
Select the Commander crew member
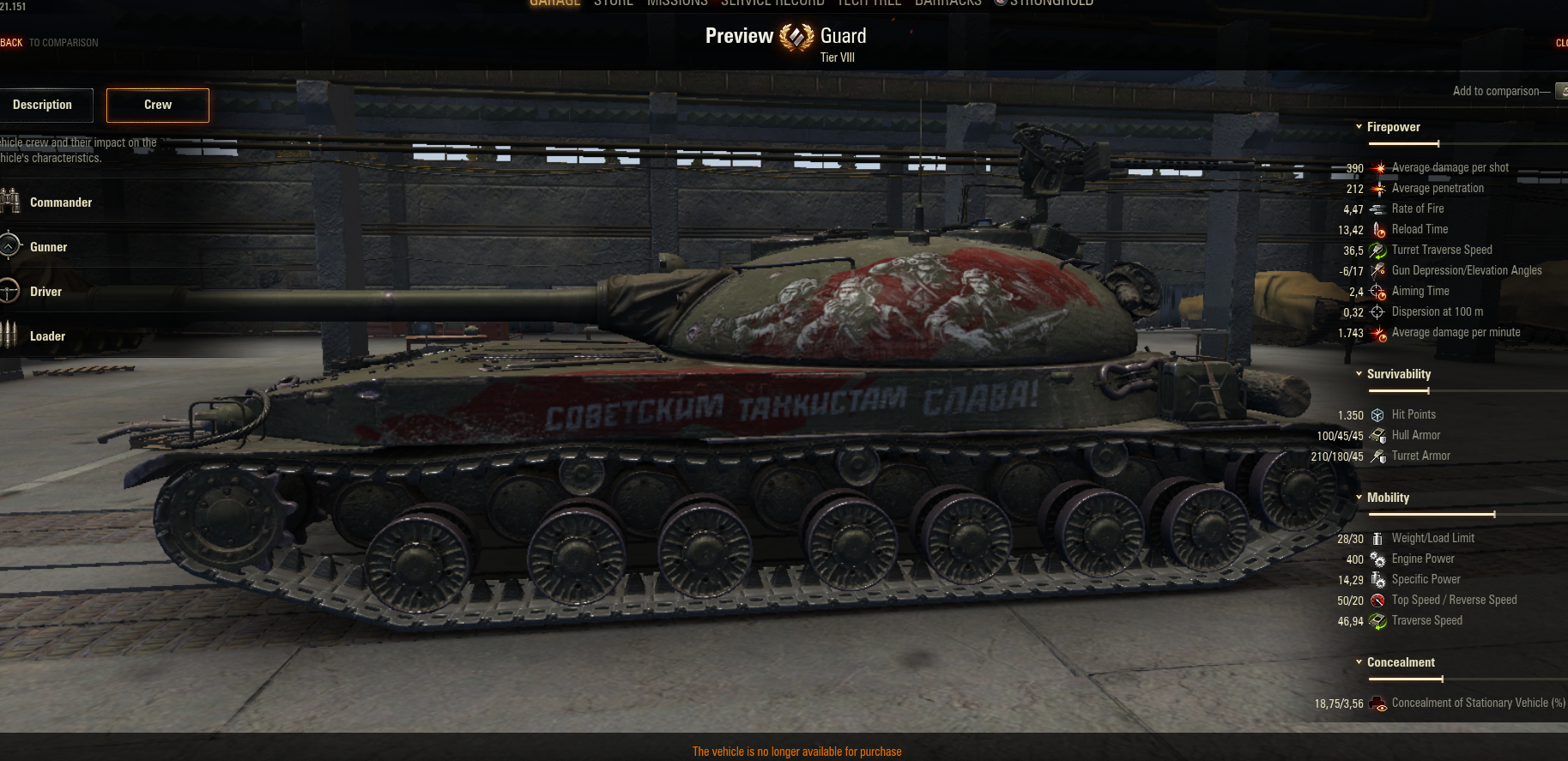(60, 202)
